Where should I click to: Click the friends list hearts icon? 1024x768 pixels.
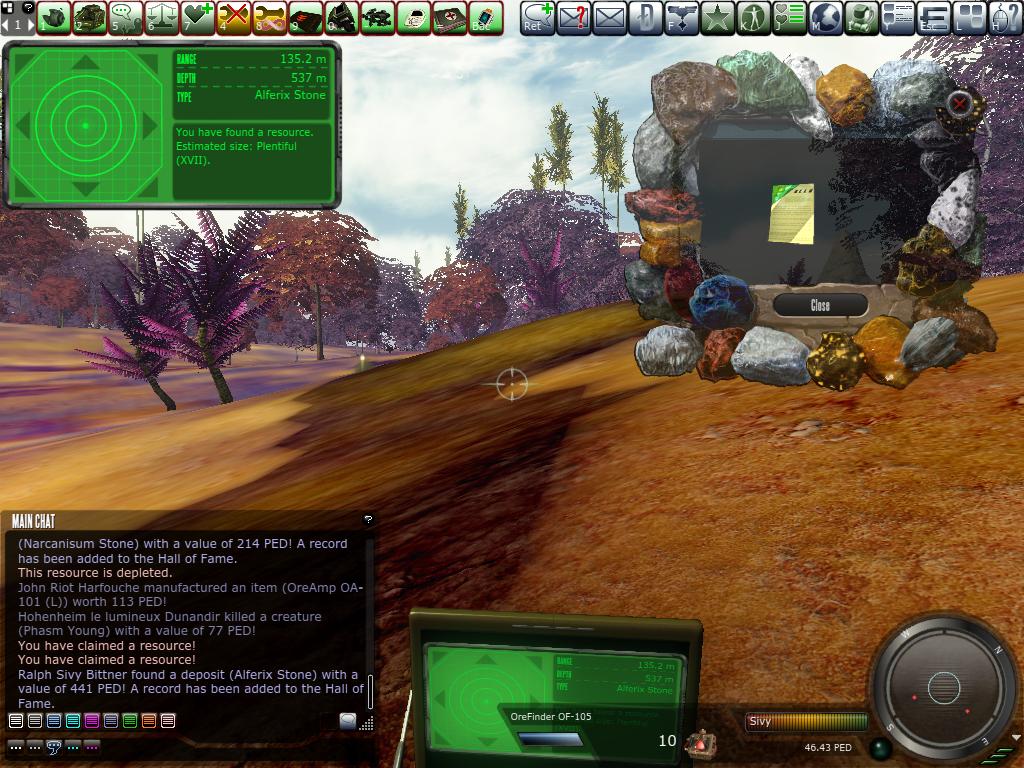pos(789,17)
